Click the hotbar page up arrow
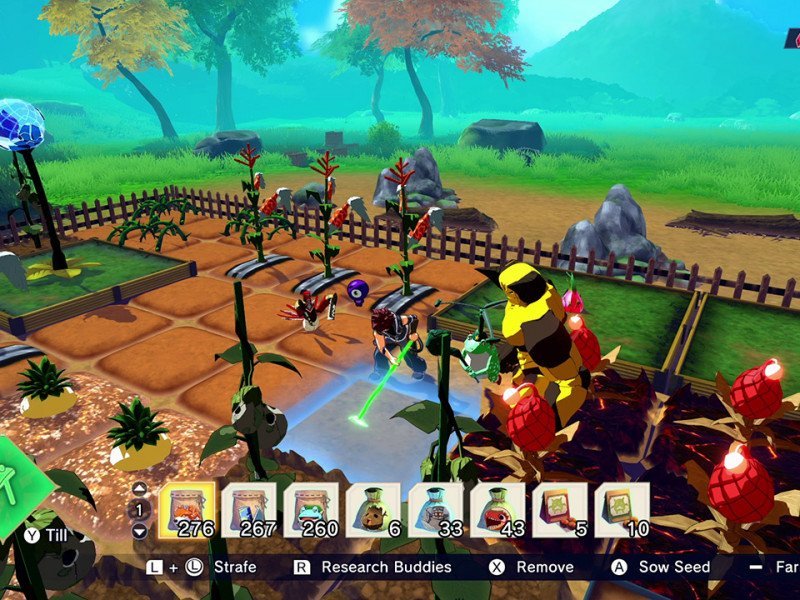The height and width of the screenshot is (600, 800). coord(140,489)
